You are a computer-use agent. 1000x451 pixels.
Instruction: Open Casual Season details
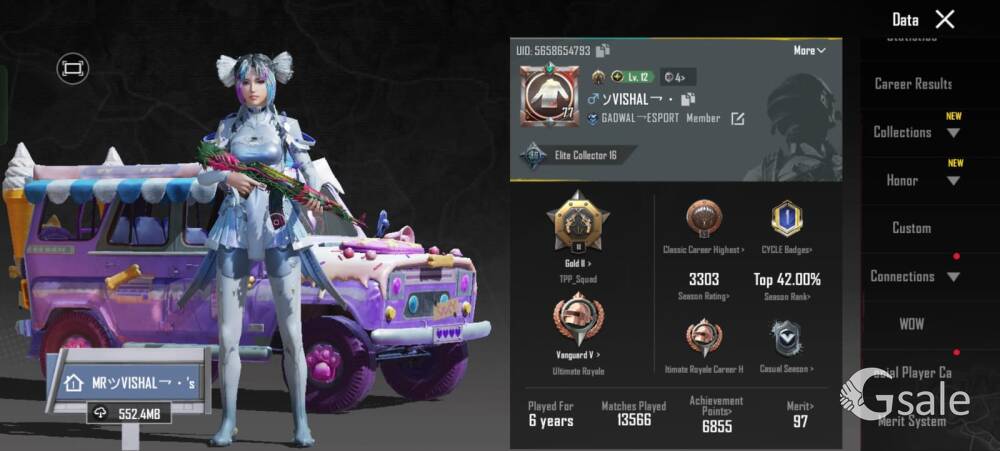click(786, 340)
